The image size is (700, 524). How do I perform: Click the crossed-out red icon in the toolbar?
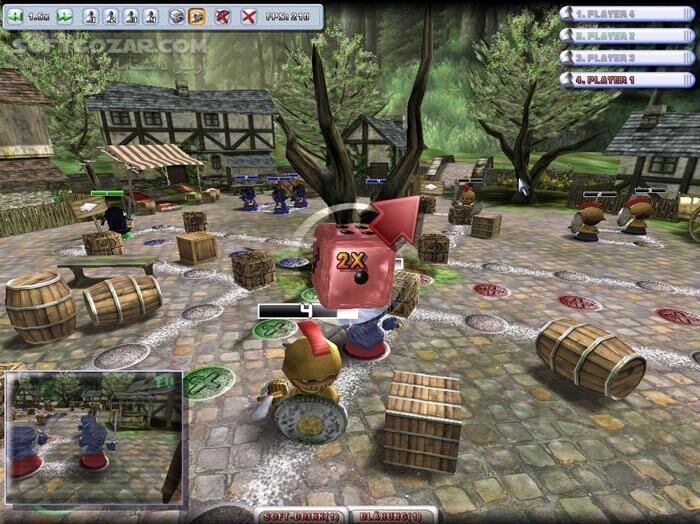click(223, 16)
